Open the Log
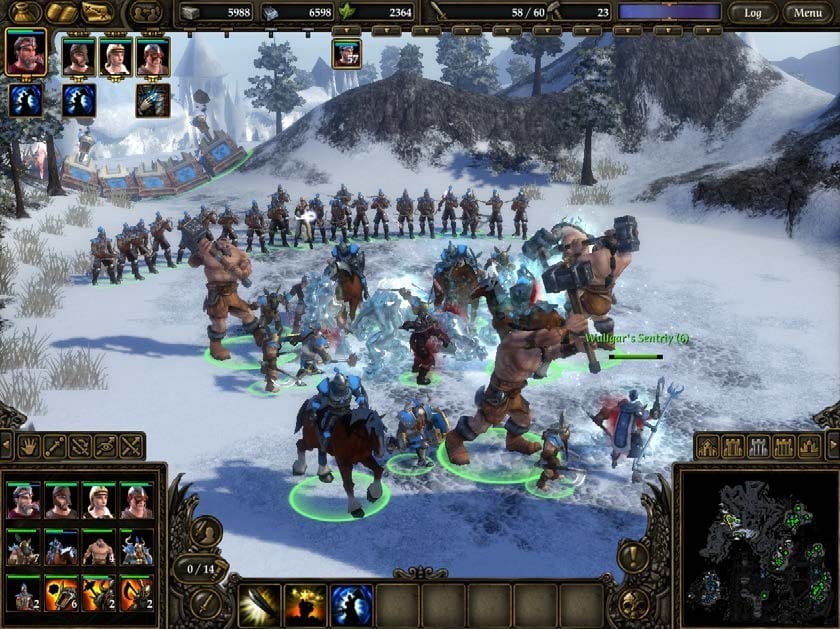Image resolution: width=840 pixels, height=629 pixels. (753, 13)
